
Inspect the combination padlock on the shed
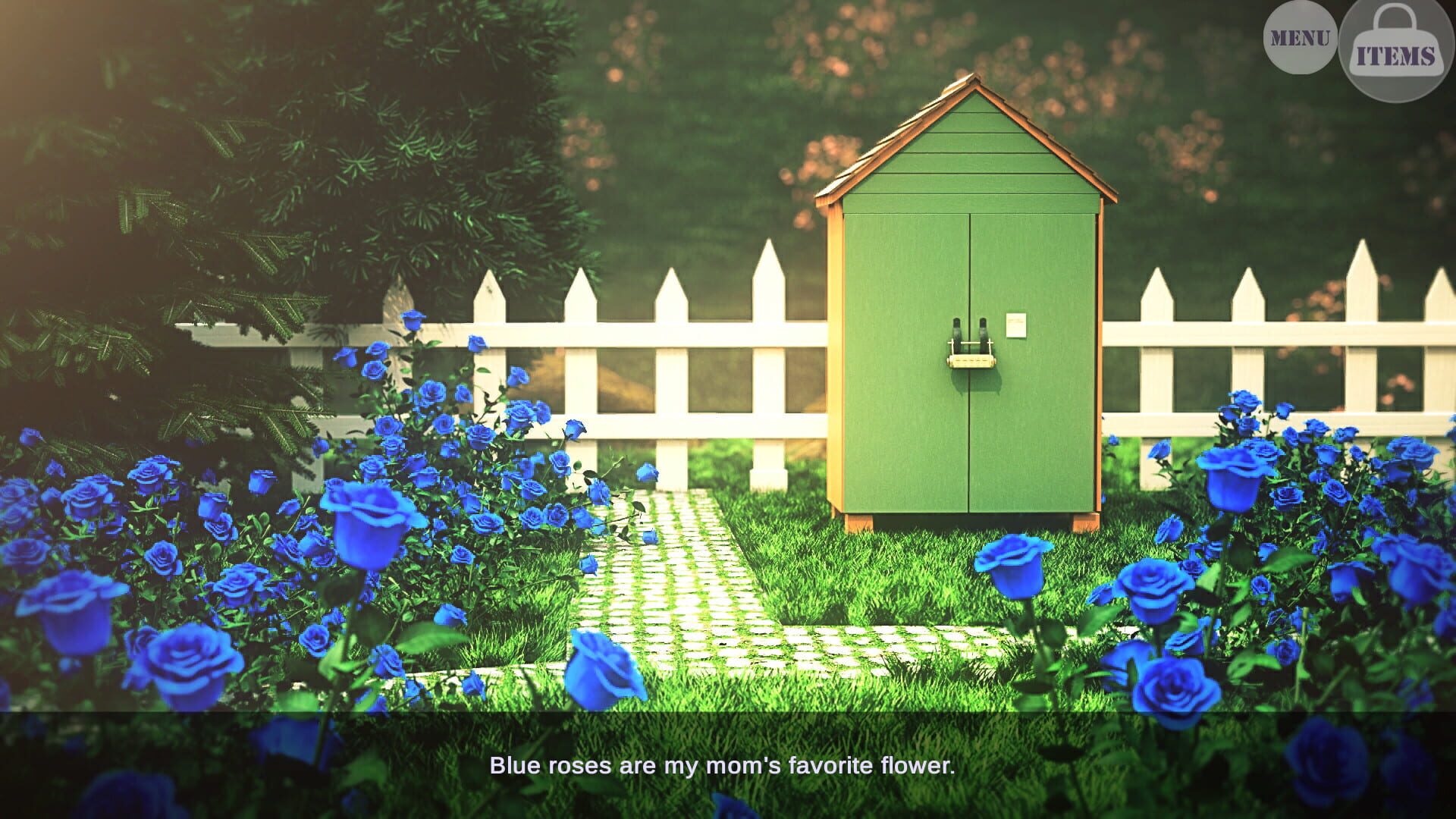point(971,362)
